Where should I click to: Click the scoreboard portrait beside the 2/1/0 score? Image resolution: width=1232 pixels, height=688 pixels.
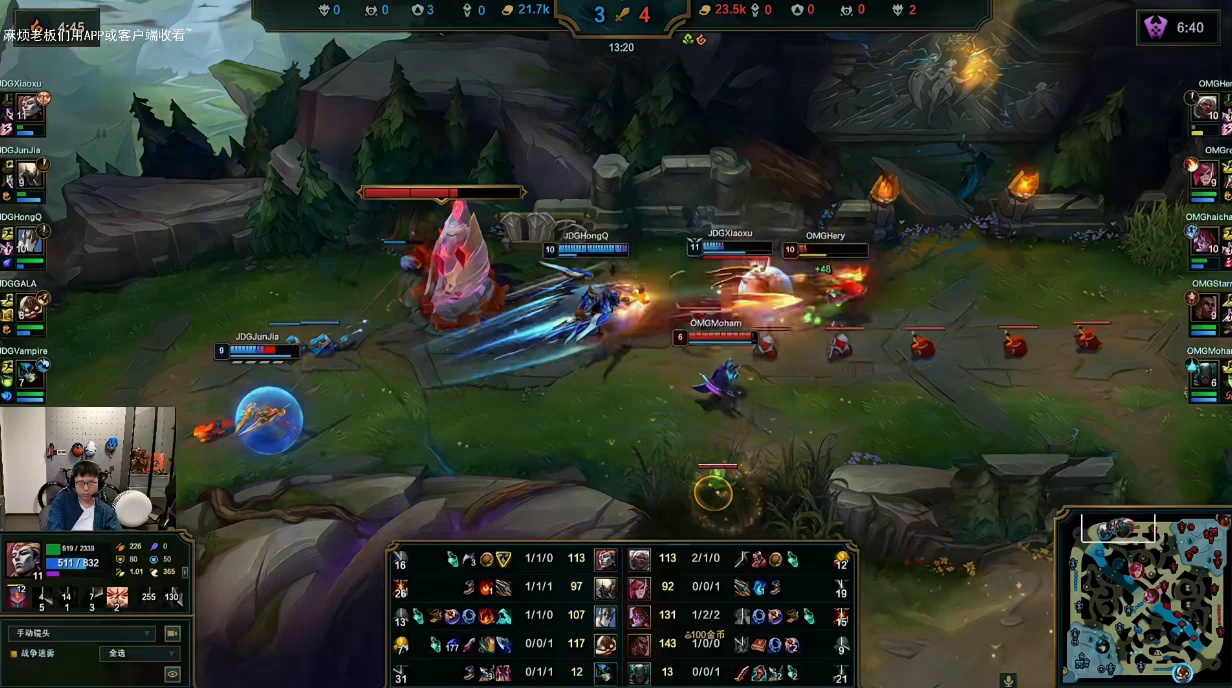tap(639, 559)
